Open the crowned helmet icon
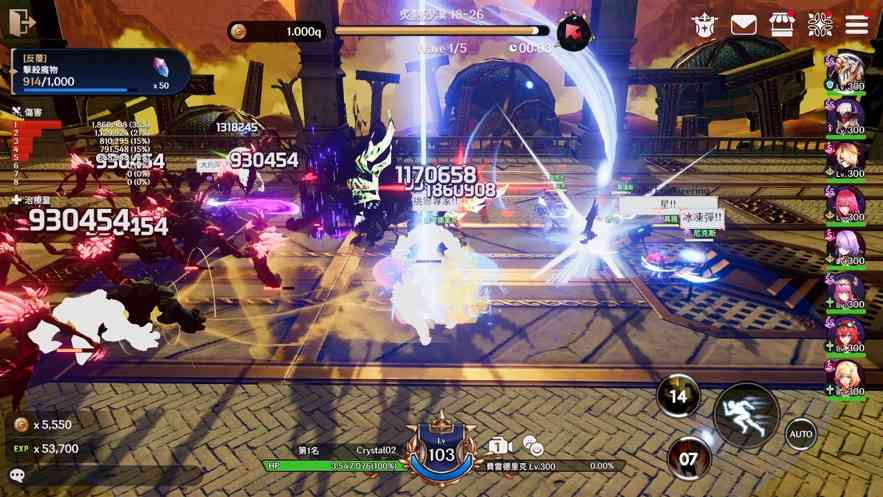This screenshot has width=883, height=497. 704,25
